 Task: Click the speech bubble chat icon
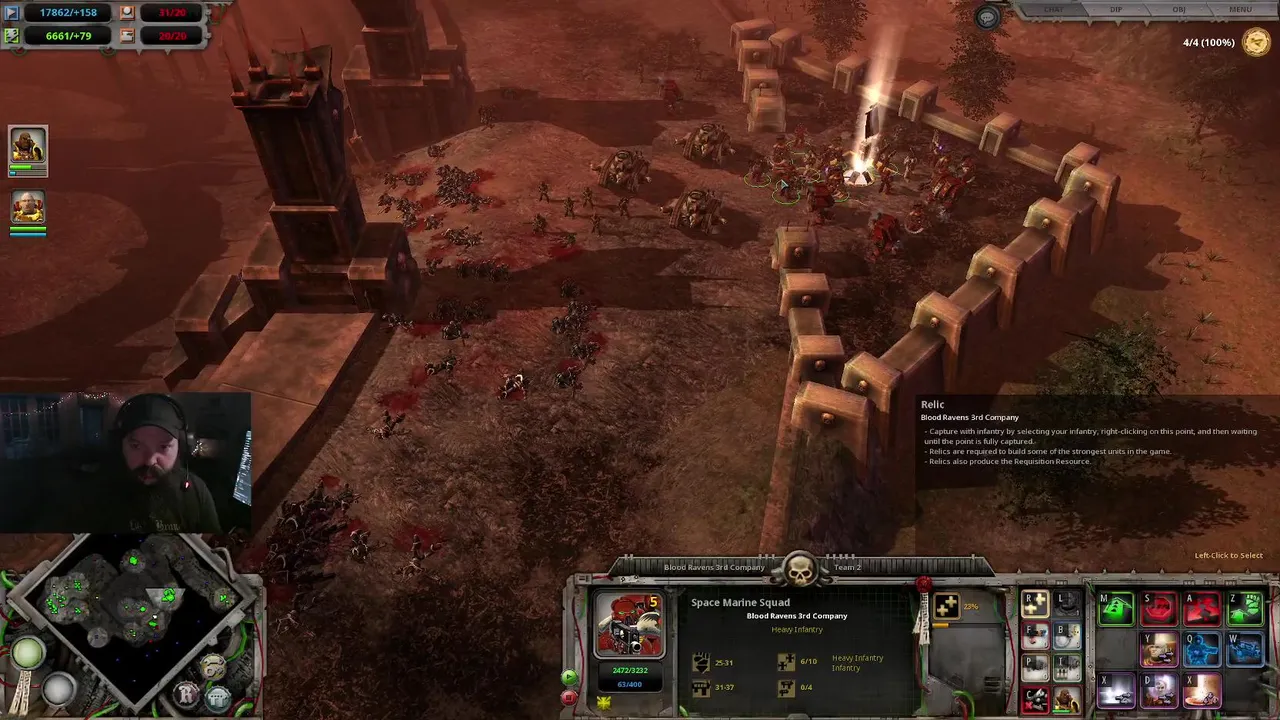987,18
